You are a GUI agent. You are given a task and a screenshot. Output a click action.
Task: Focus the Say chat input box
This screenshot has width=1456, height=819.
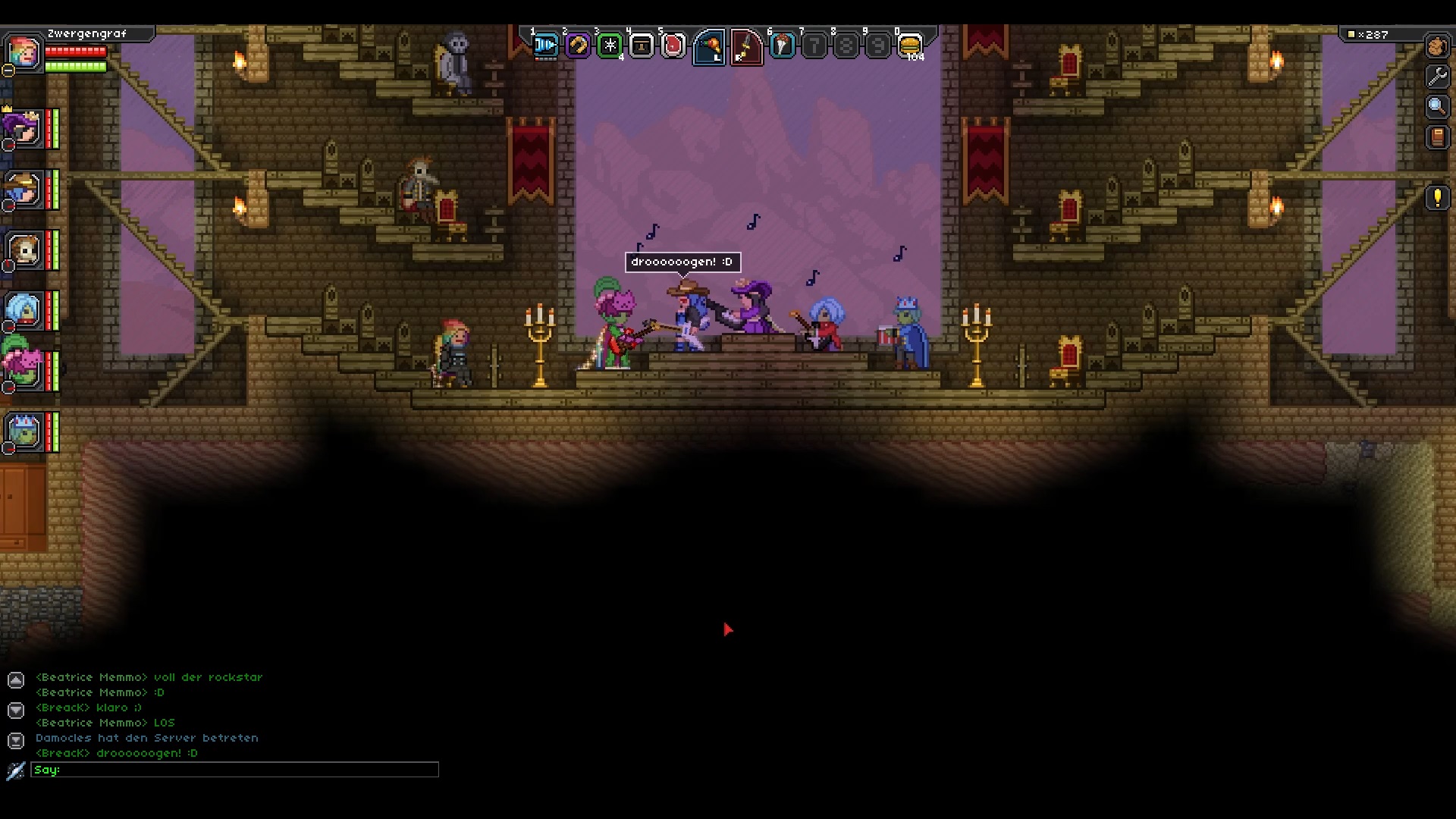pyautogui.click(x=235, y=770)
